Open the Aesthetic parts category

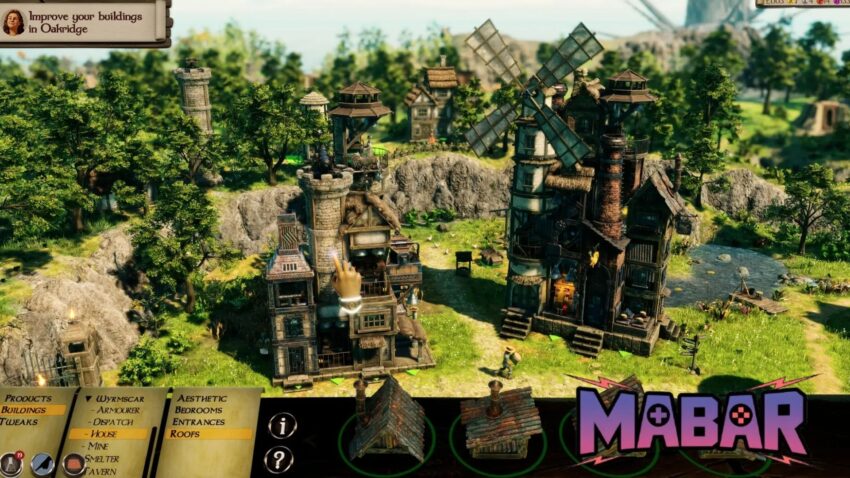(202, 398)
